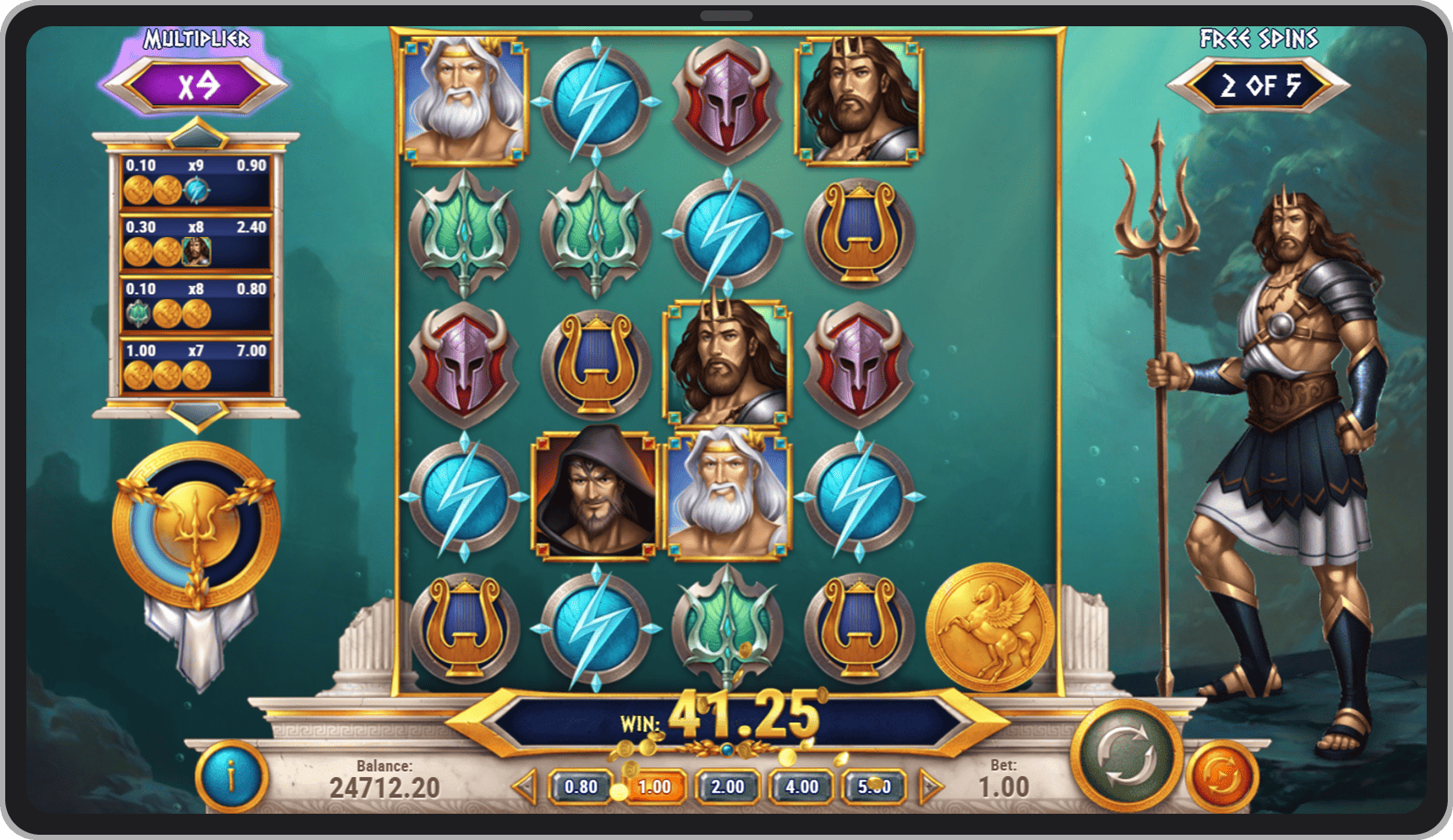Pick the 4.00 bet option
1453x840 pixels.
pos(801,787)
